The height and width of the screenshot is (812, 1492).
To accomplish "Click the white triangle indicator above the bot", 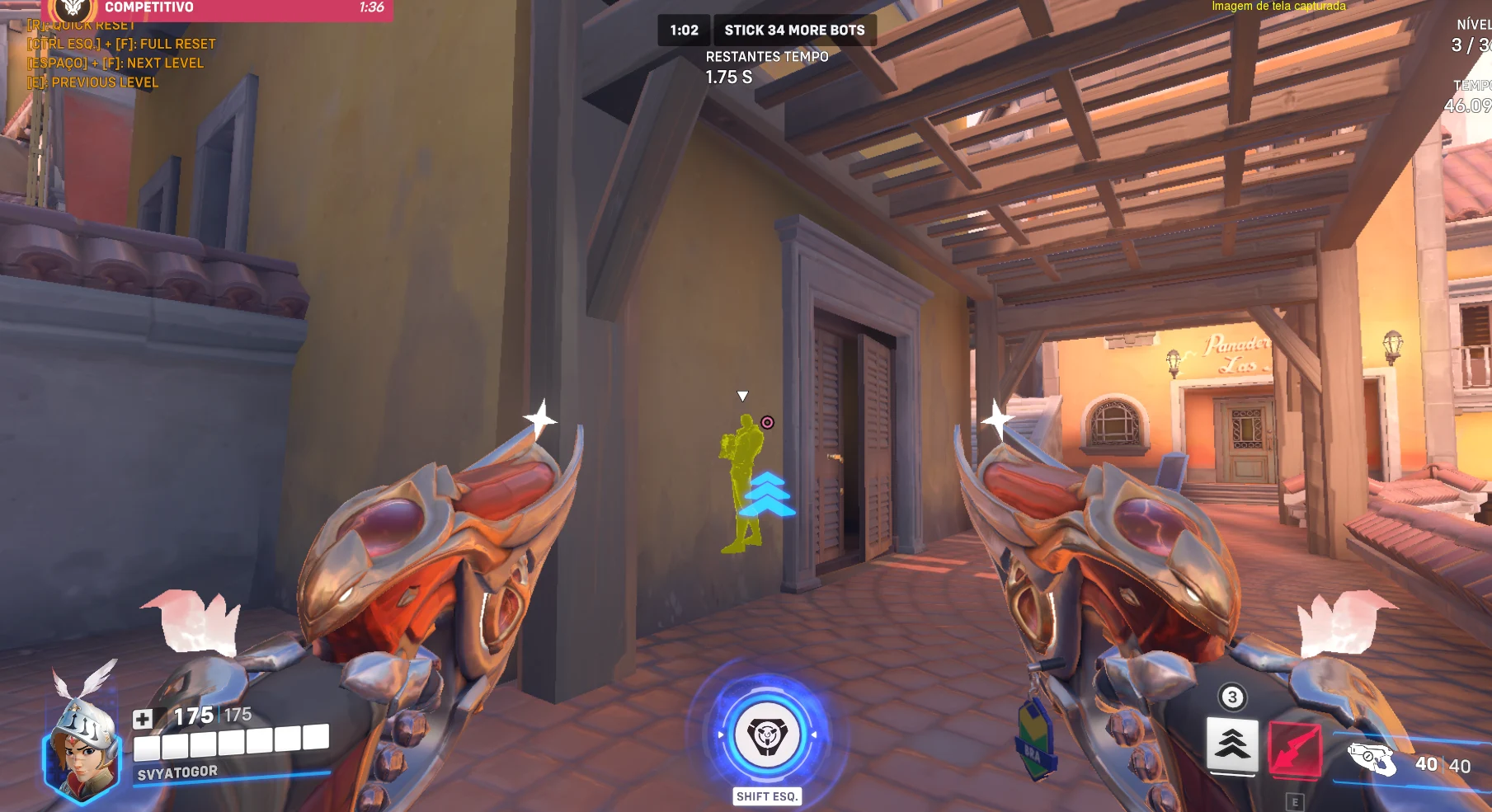I will click(743, 395).
